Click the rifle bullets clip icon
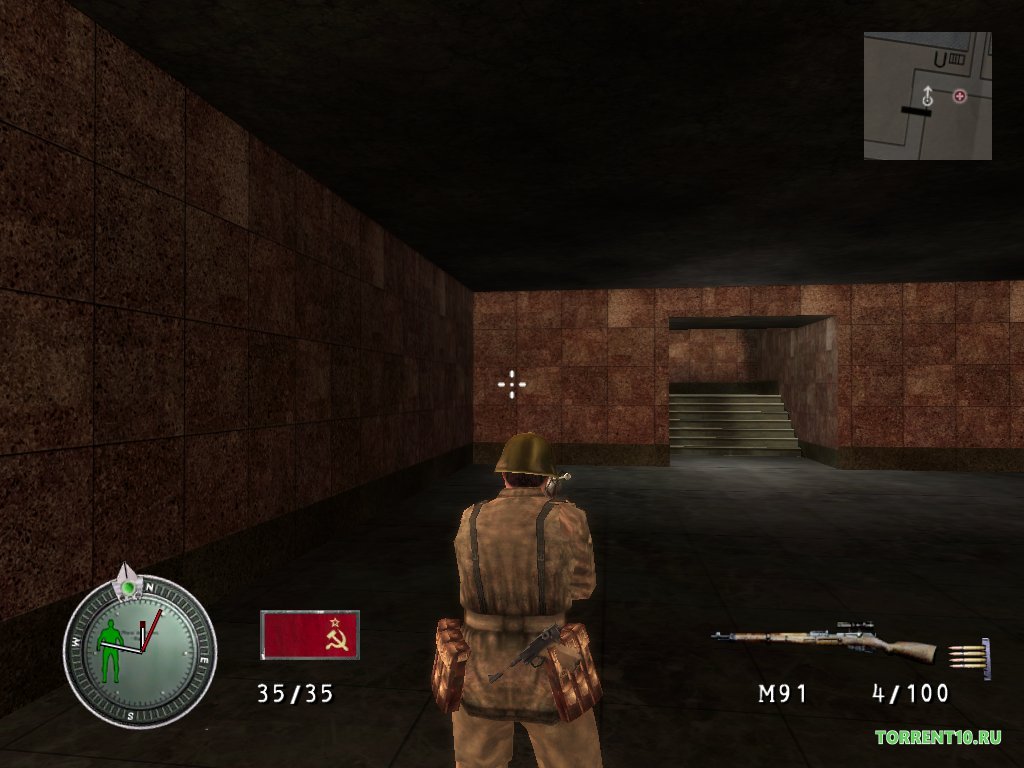Viewport: 1024px width, 768px height. tap(969, 658)
